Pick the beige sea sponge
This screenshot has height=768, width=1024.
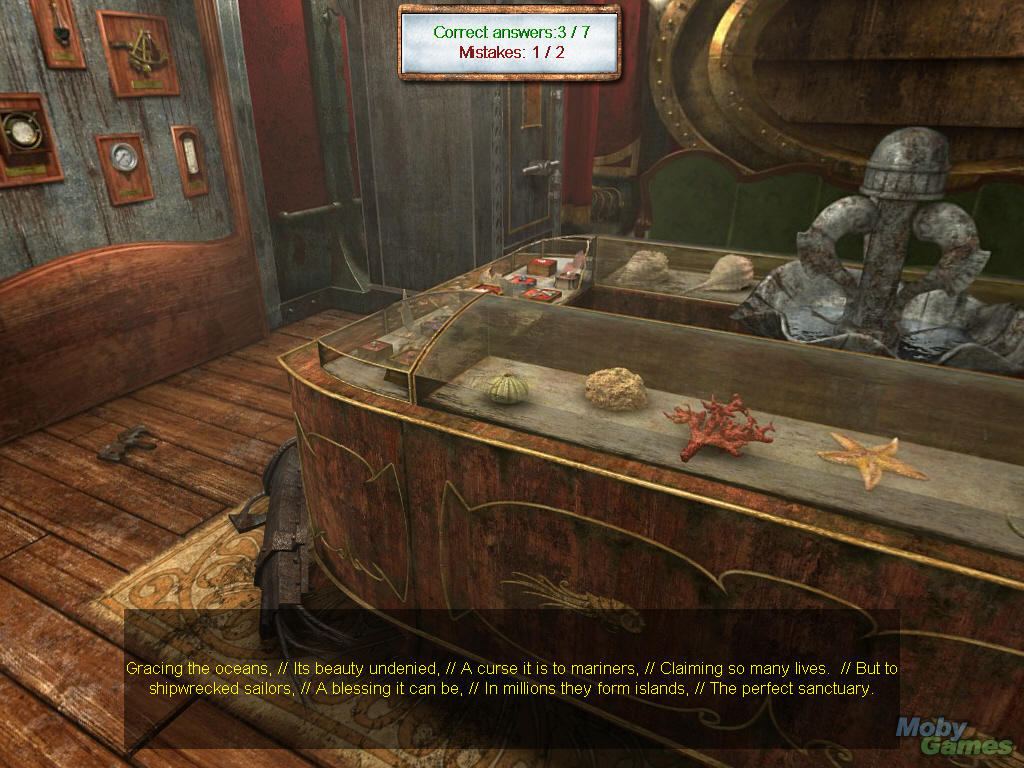pyautogui.click(x=615, y=389)
